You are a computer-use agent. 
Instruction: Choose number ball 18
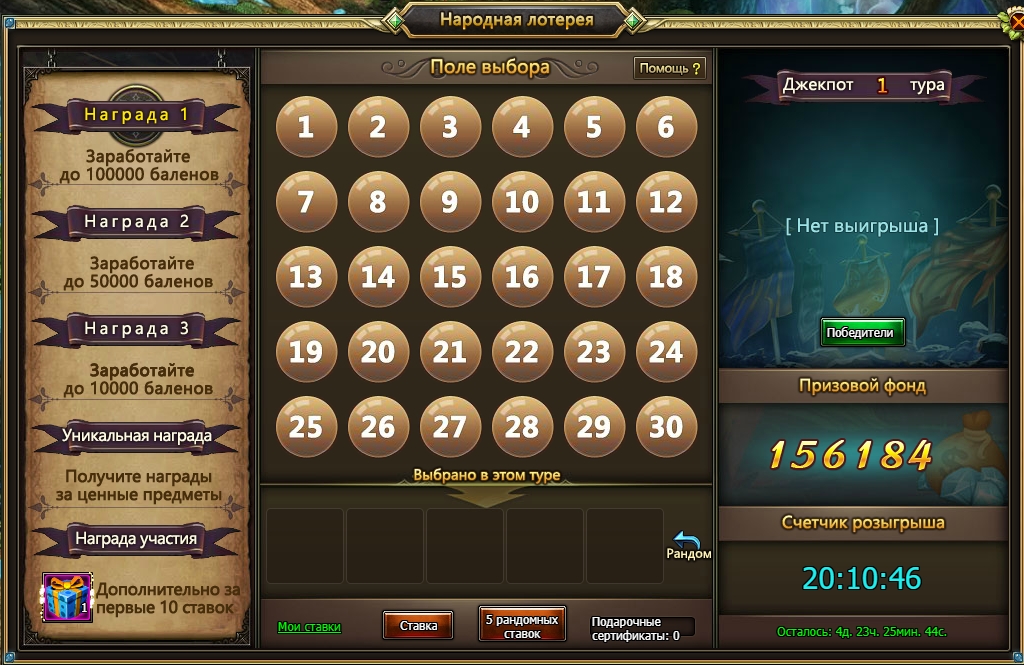pos(665,276)
